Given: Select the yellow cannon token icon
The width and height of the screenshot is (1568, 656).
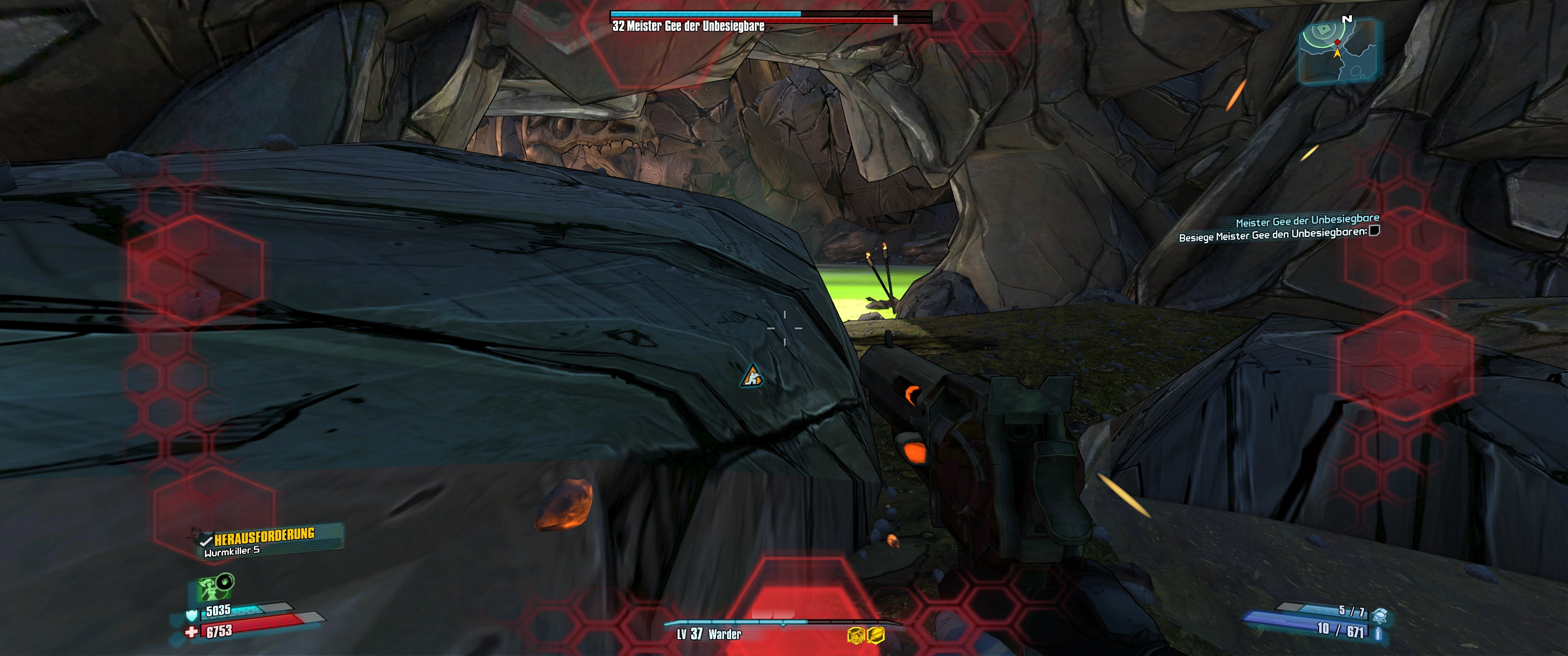Looking at the screenshot, I should [856, 635].
